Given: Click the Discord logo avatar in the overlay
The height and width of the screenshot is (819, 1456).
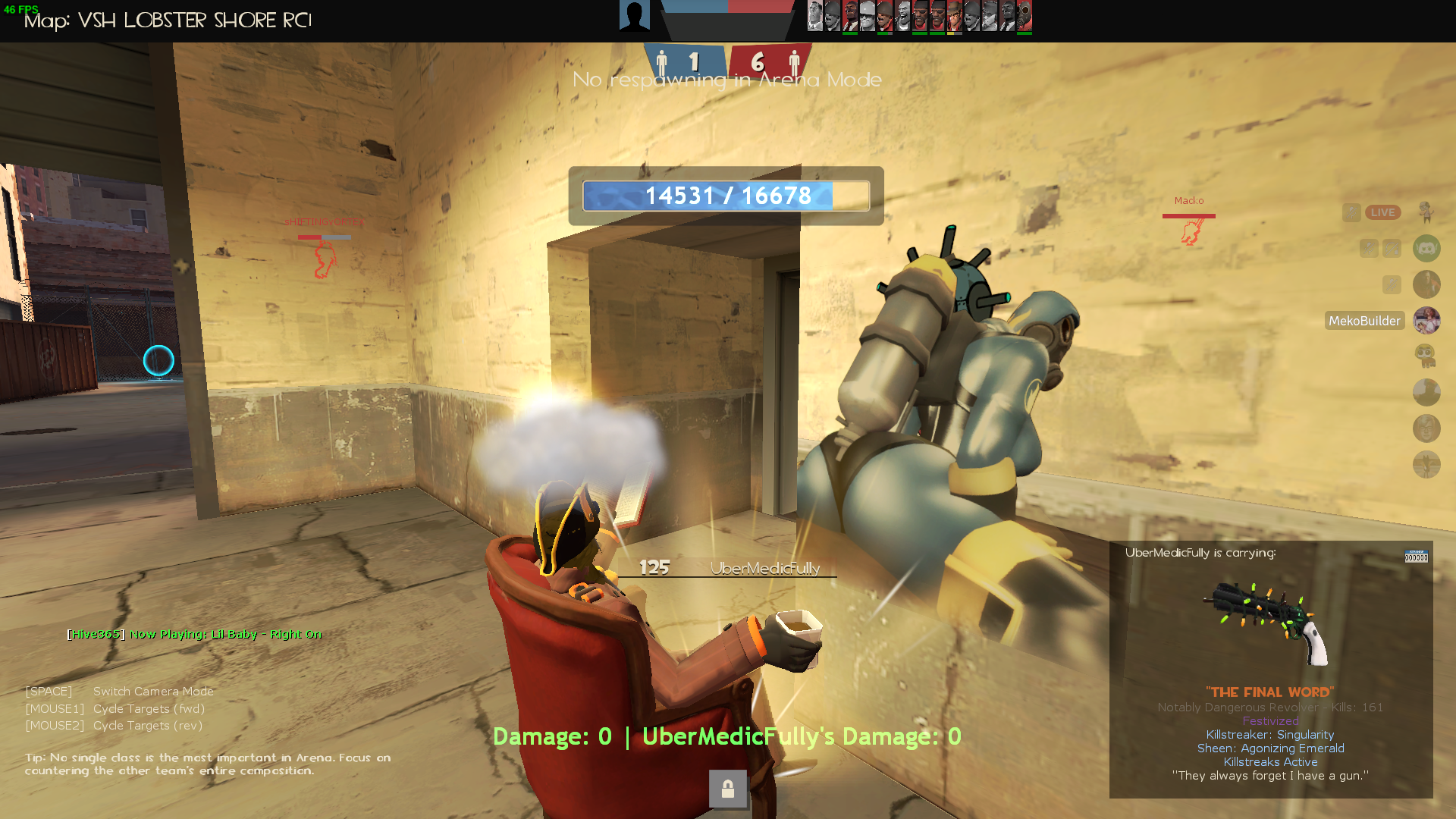Looking at the screenshot, I should [1426, 249].
